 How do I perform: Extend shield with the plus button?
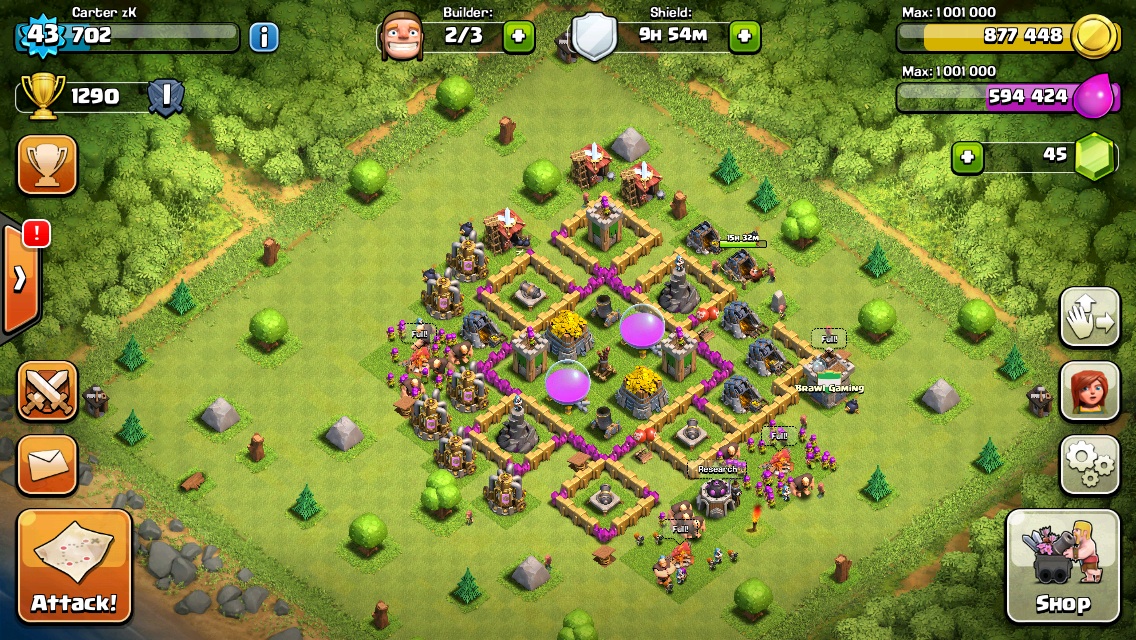click(x=744, y=37)
